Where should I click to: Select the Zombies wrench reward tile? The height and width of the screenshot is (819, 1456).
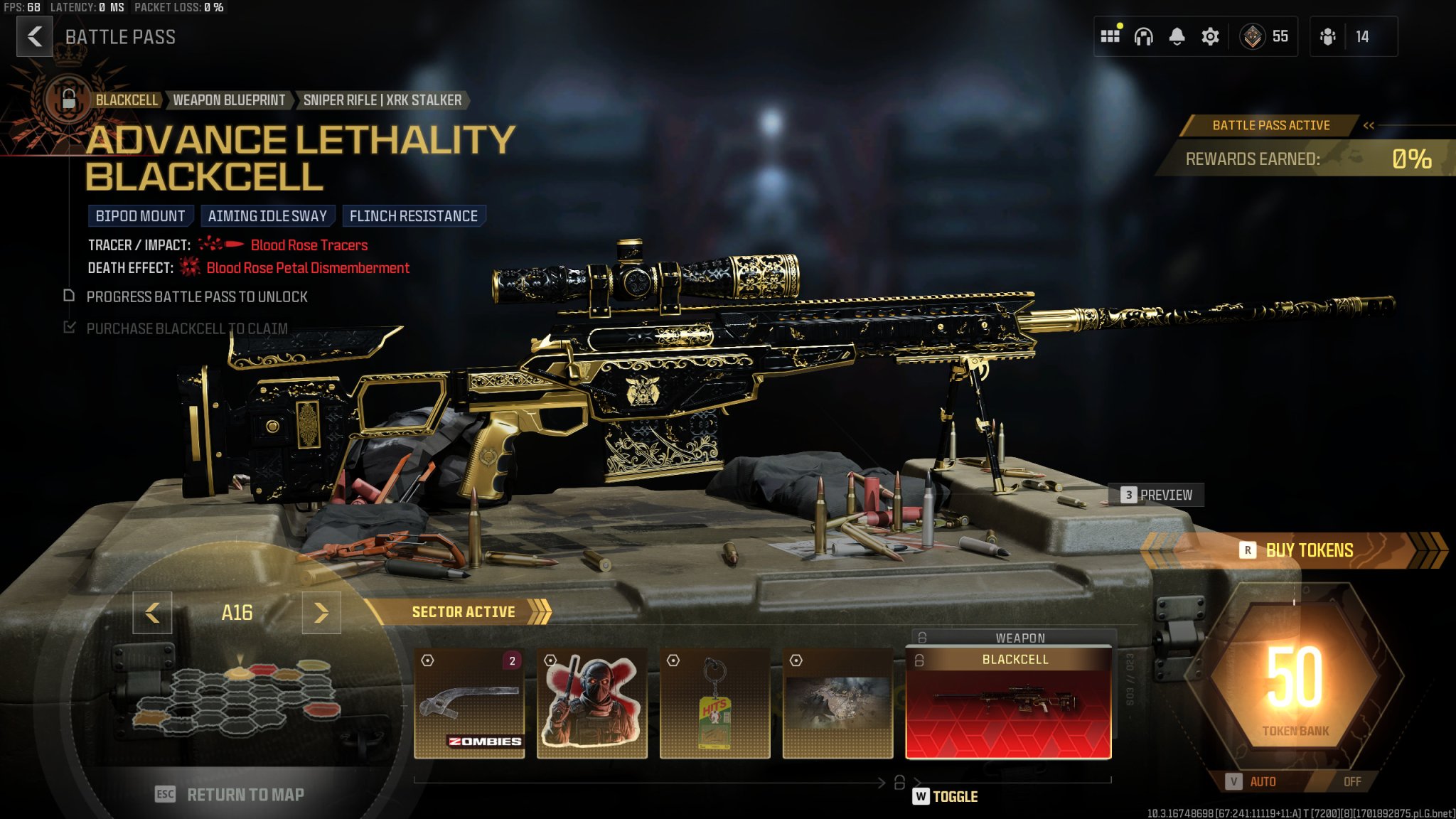pos(469,702)
